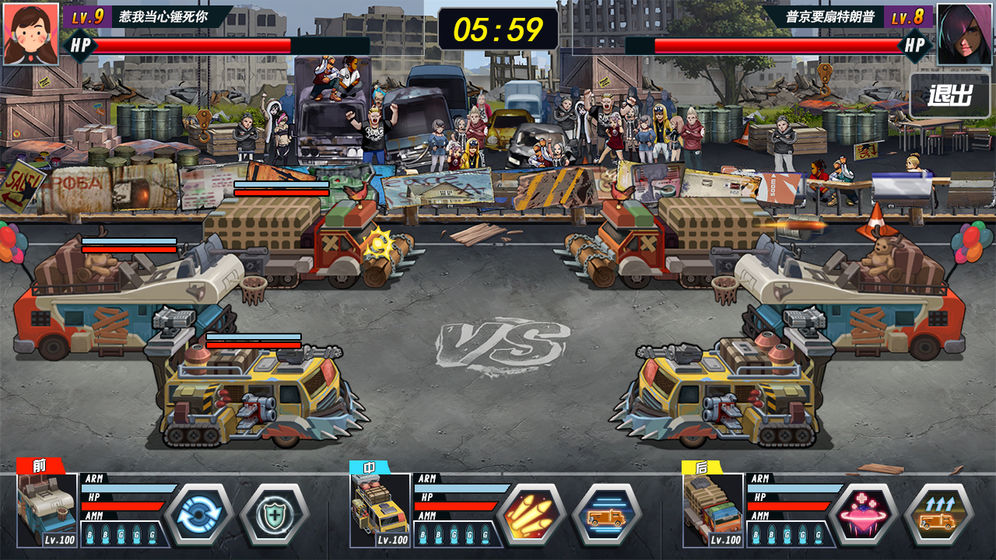Trigger the pink healing ring skill
996x560 pixels.
point(865,513)
